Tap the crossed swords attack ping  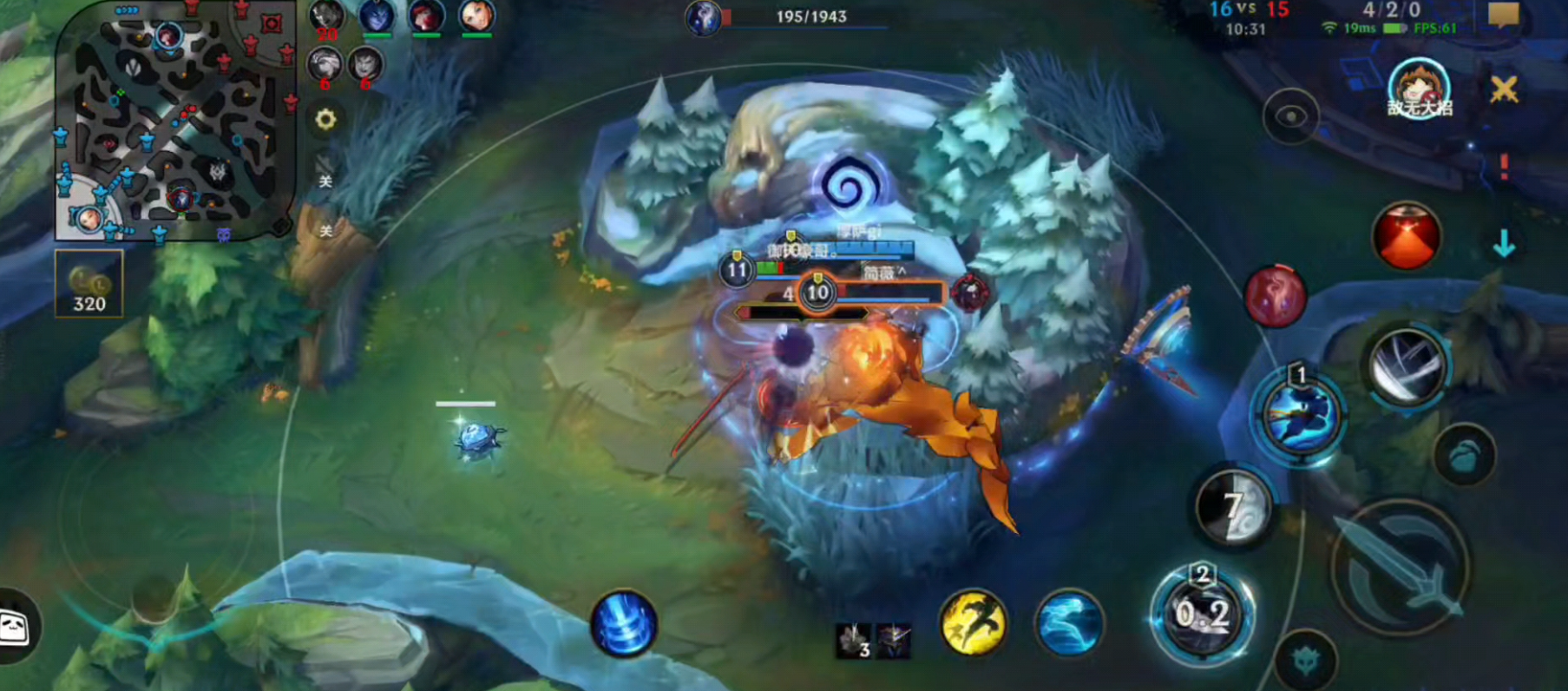click(x=1504, y=89)
